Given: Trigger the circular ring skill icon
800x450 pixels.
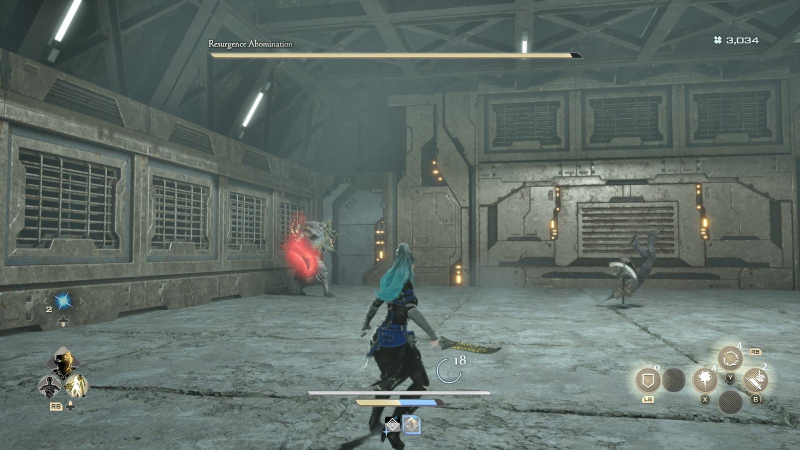Looking at the screenshot, I should click(x=730, y=358).
